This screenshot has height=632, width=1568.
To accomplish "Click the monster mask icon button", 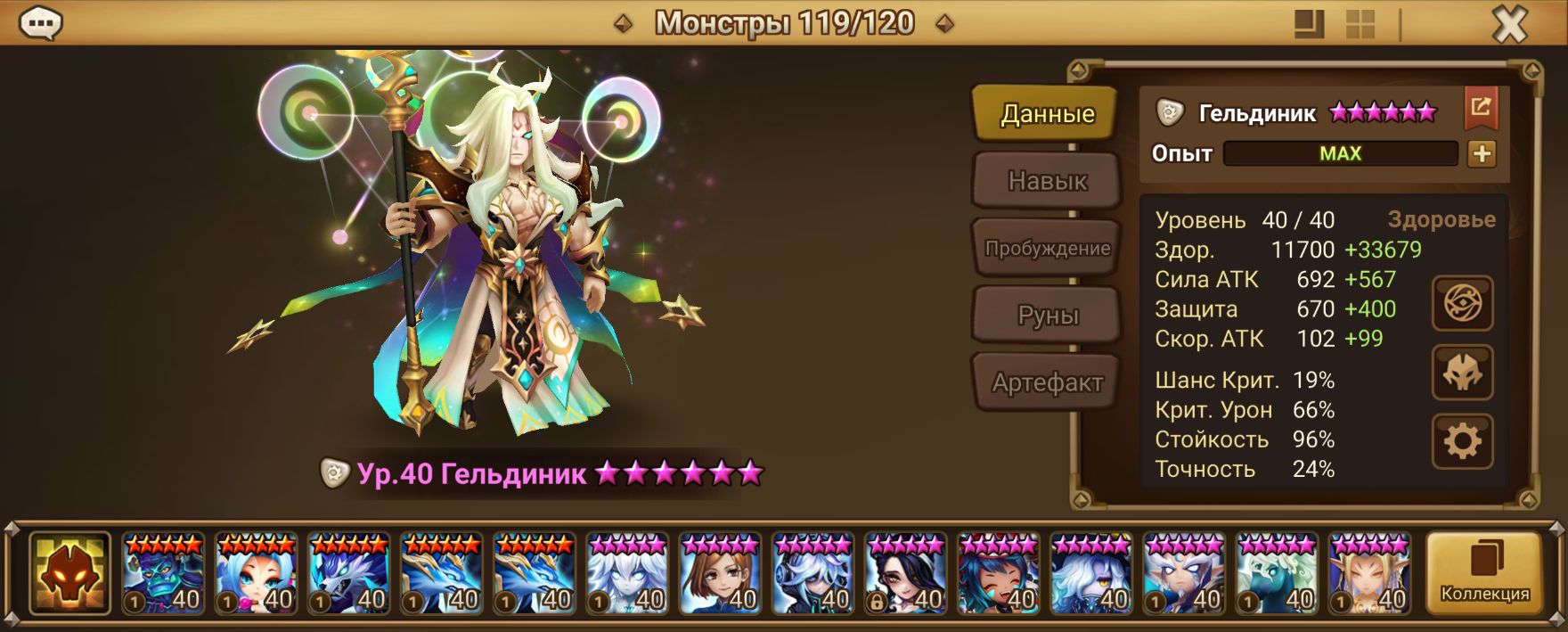I will tap(1462, 373).
